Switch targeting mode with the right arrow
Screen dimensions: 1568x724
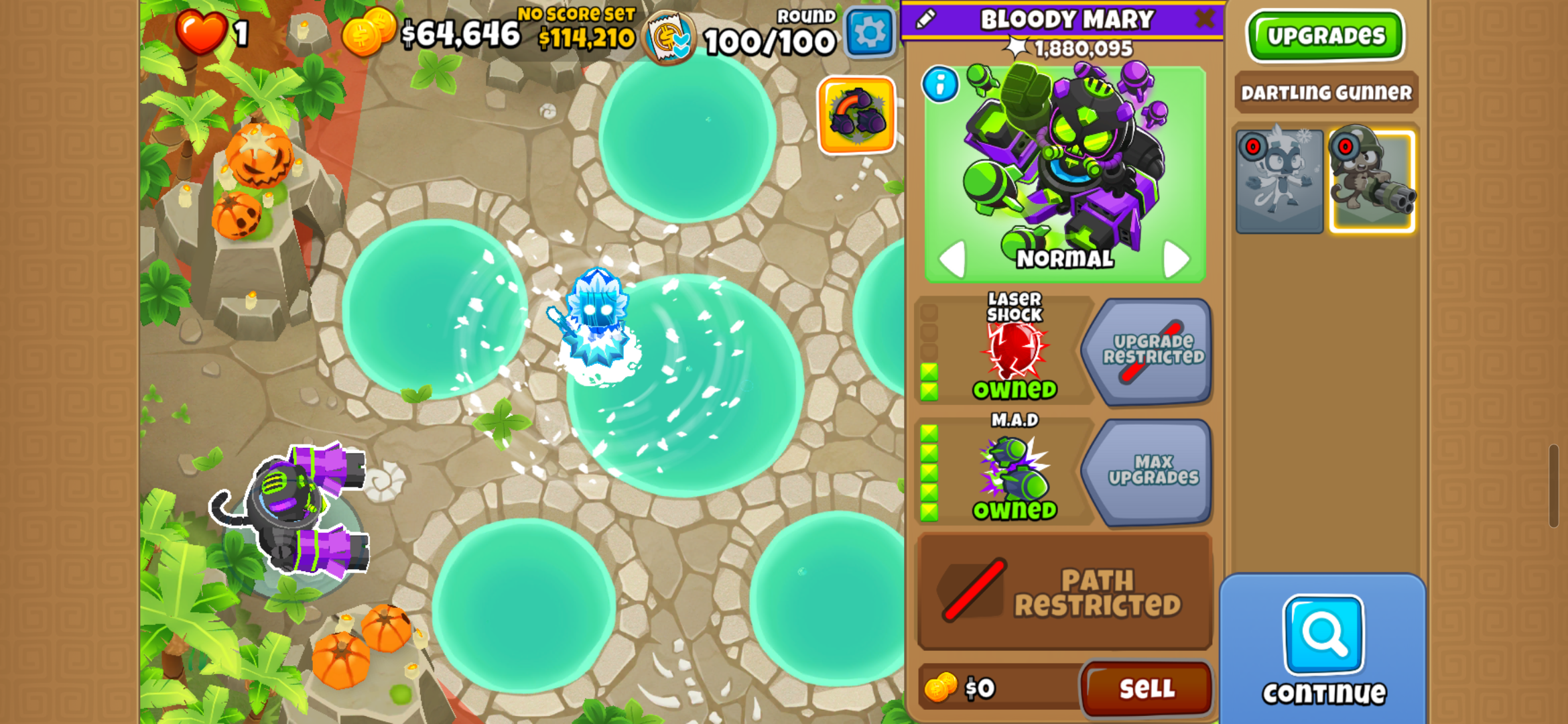(x=1176, y=259)
